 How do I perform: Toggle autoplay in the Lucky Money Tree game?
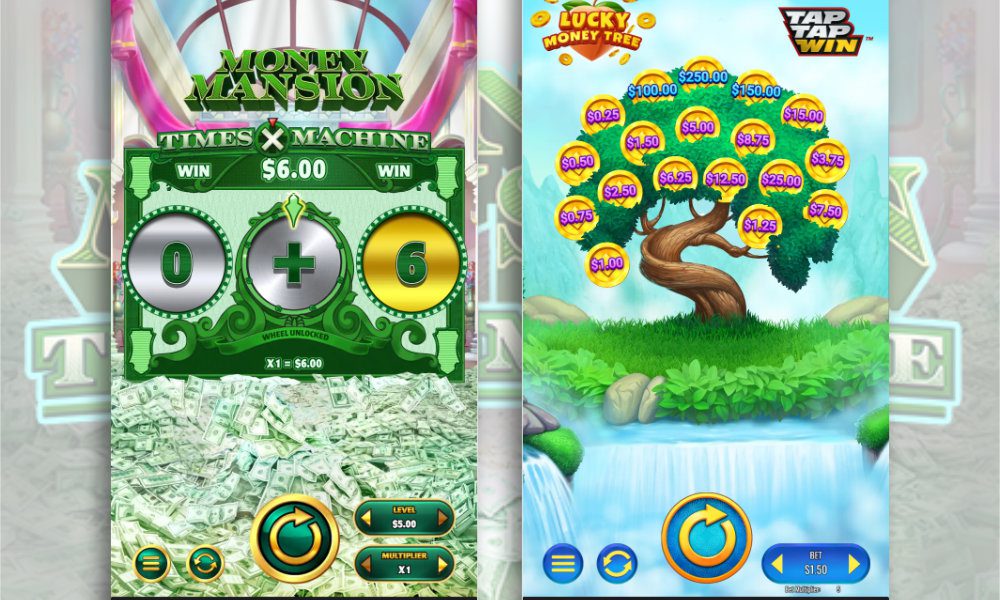[x=617, y=563]
